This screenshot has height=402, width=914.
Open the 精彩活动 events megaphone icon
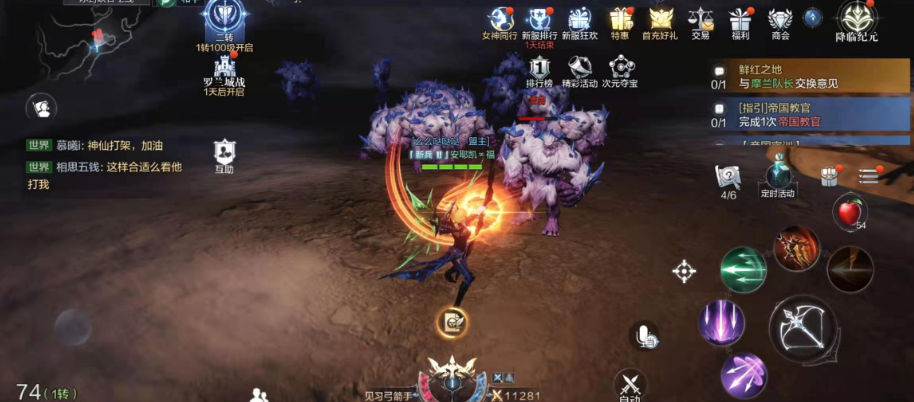coord(579,68)
